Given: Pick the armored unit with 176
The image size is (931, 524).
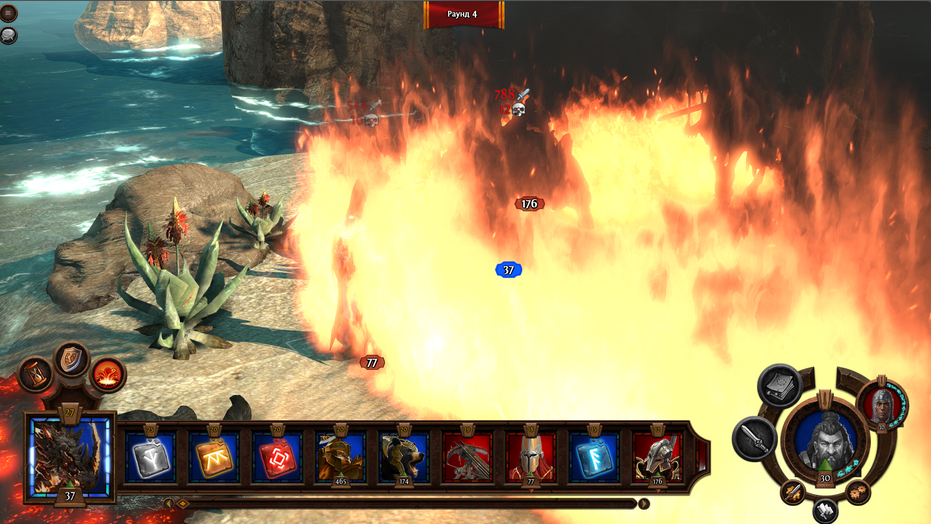Looking at the screenshot, I should pyautogui.click(x=657, y=457).
